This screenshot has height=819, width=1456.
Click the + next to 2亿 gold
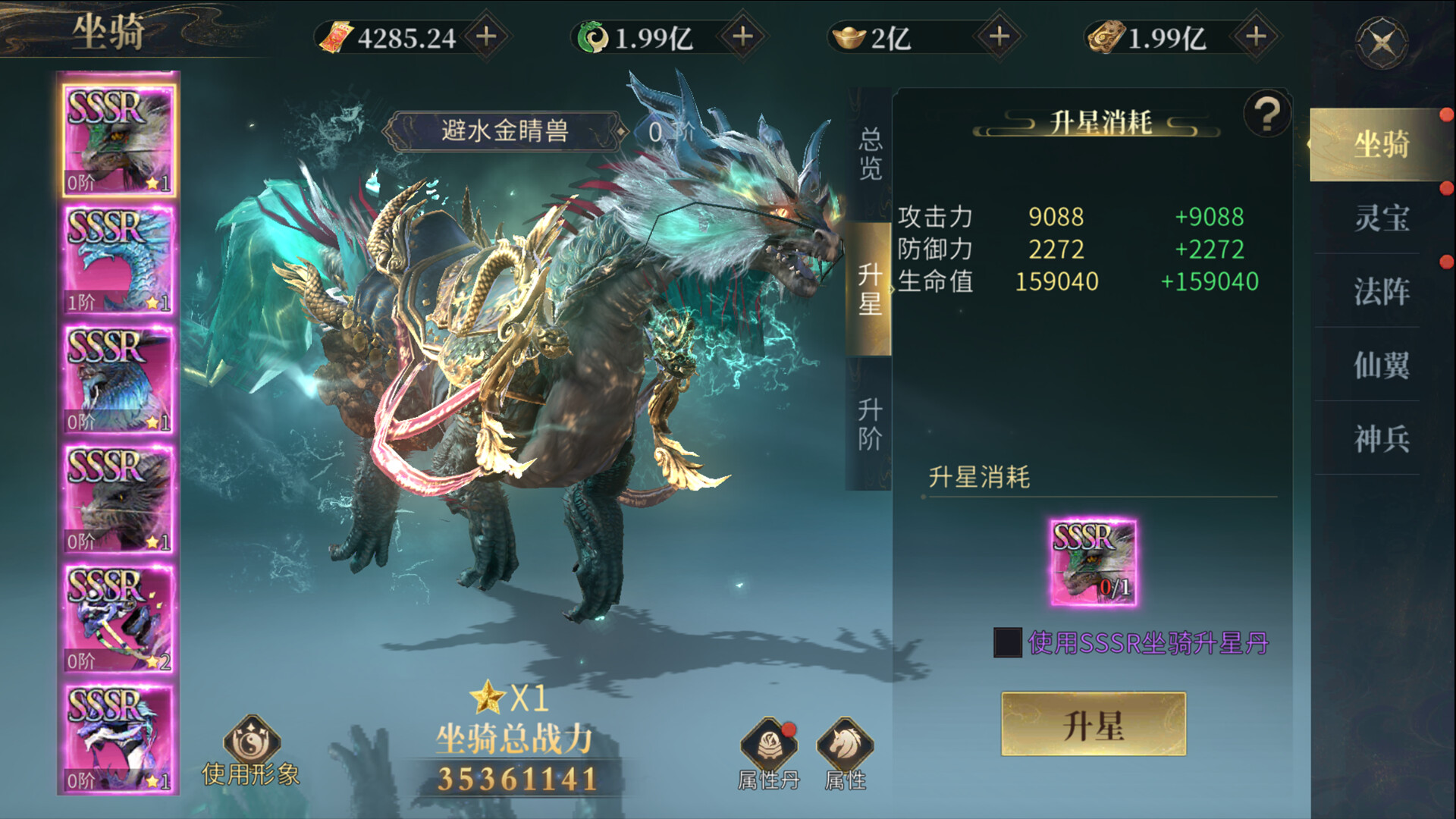click(x=1001, y=33)
